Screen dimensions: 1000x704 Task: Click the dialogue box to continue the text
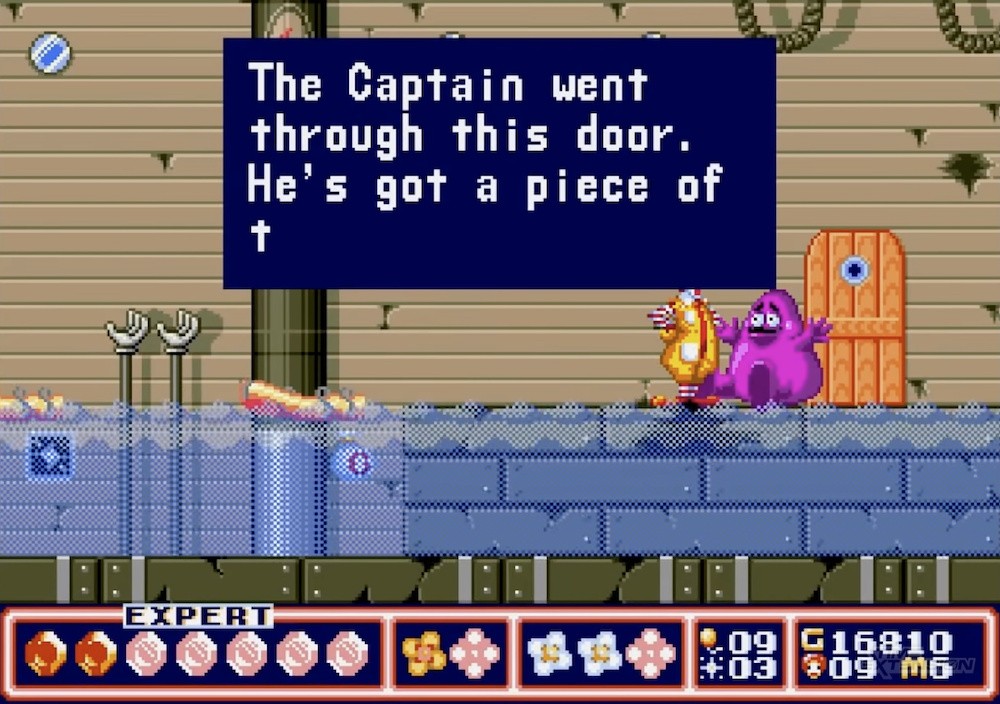click(499, 163)
